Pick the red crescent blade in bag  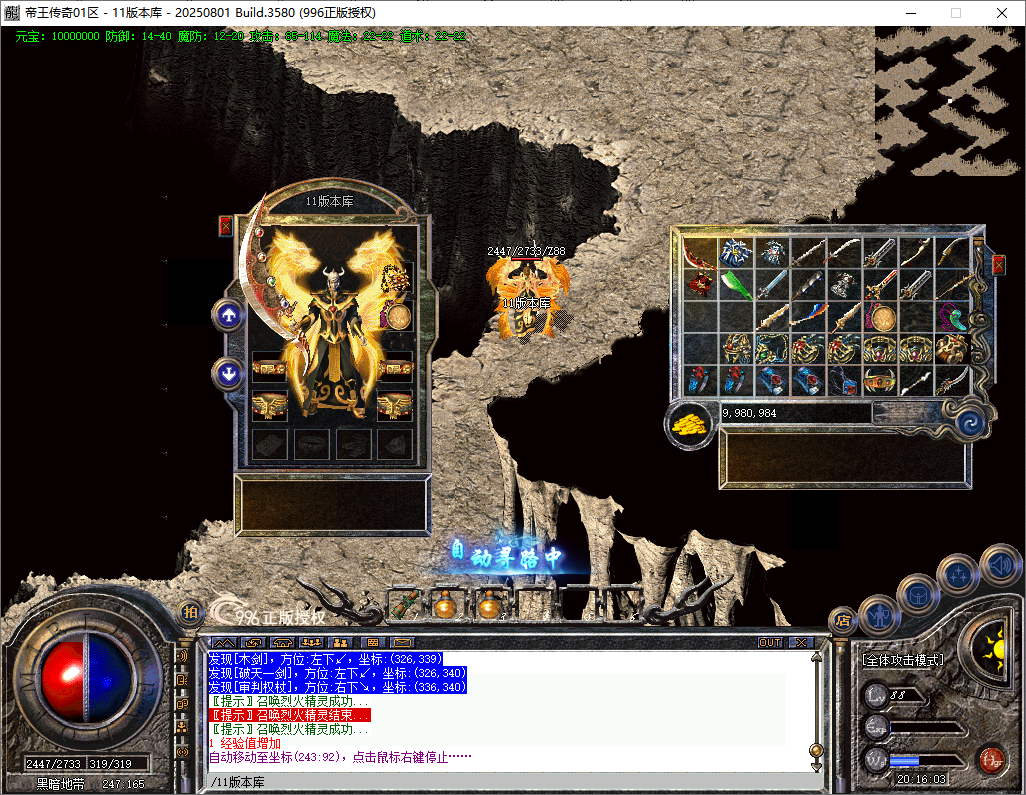click(x=700, y=251)
